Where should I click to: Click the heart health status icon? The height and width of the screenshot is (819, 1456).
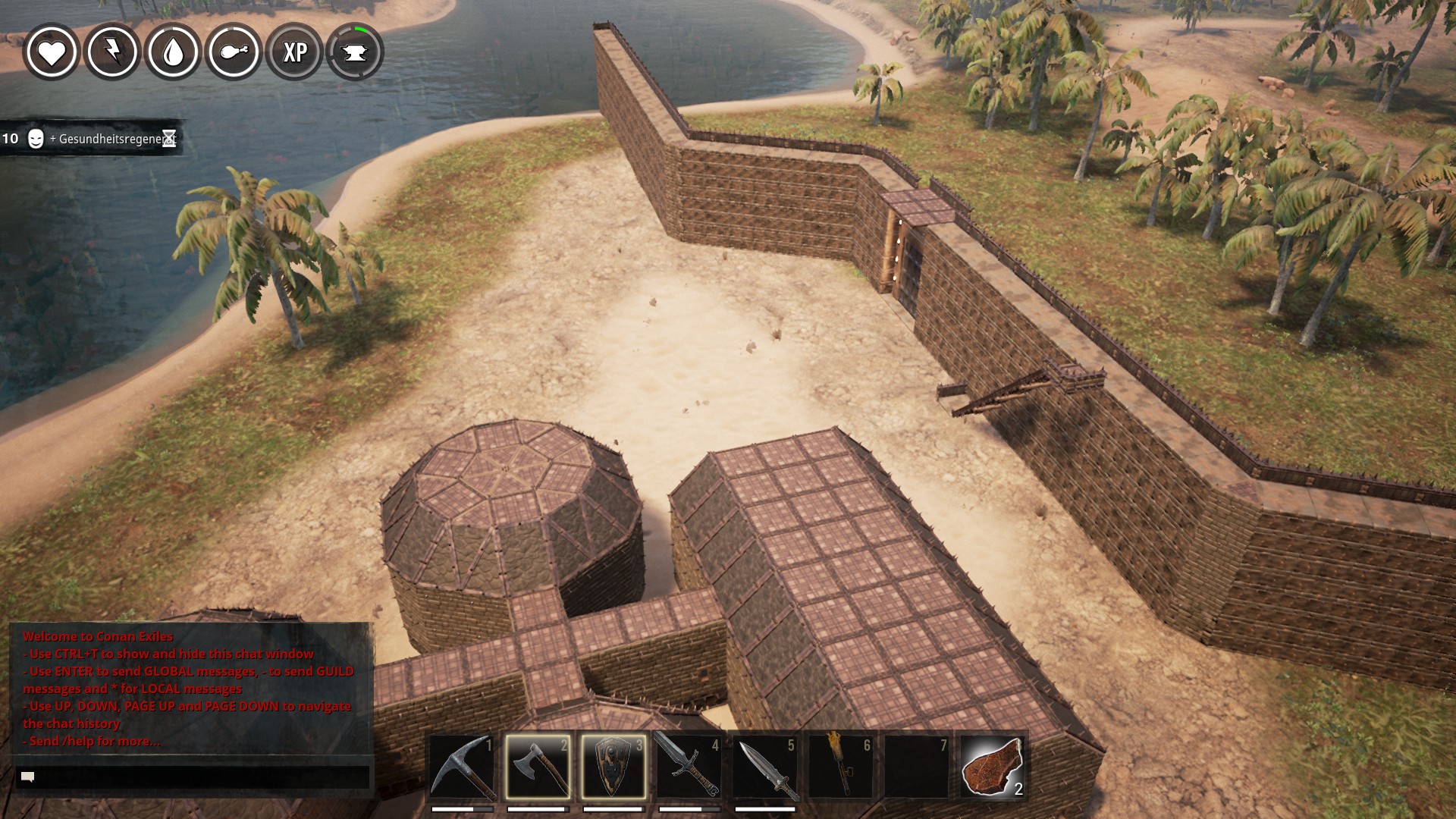(52, 52)
